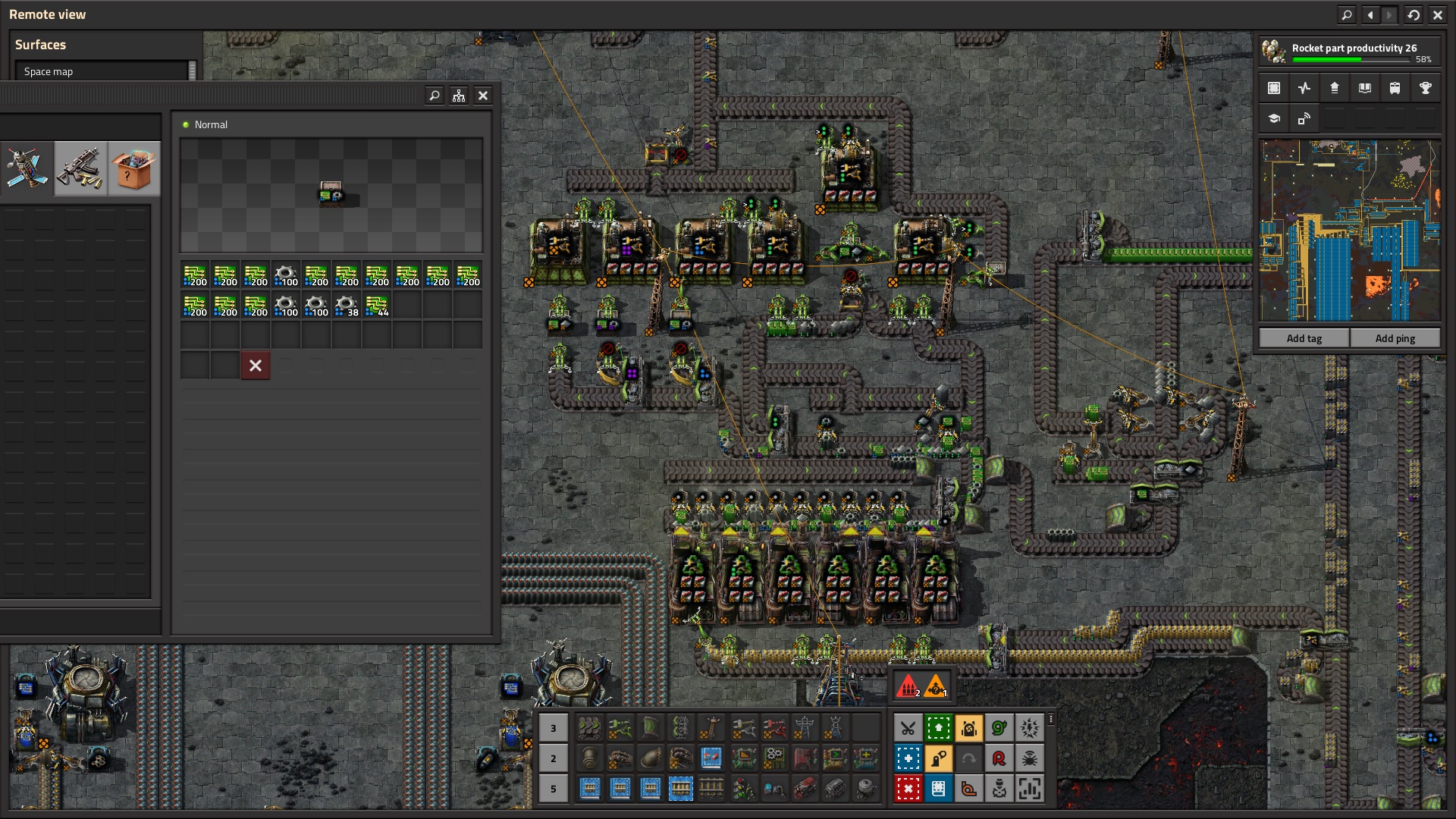Open search in the chest panel
Image resolution: width=1456 pixels, height=819 pixels.
[435, 96]
